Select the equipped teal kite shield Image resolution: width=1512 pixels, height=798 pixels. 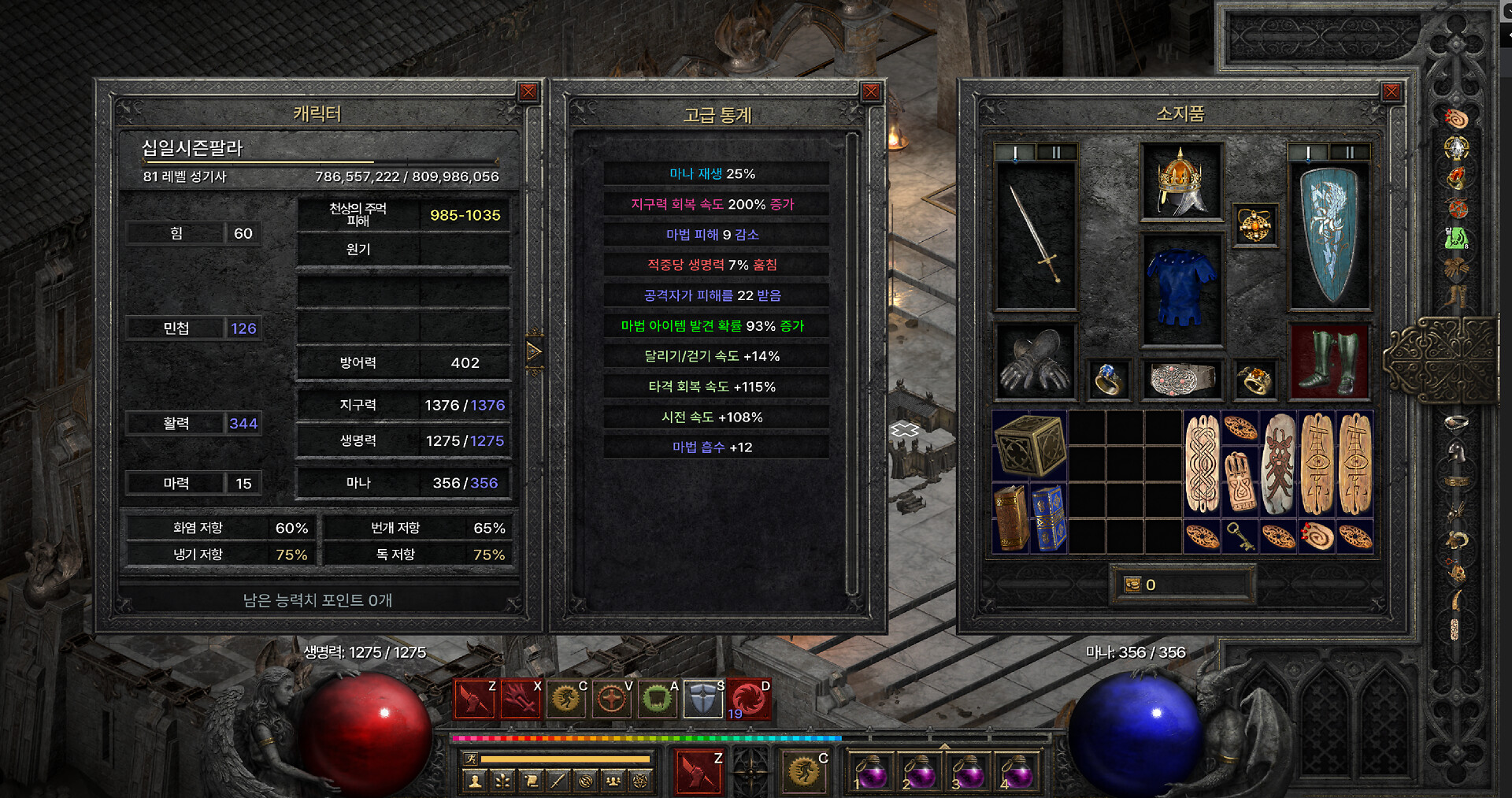[1329, 235]
